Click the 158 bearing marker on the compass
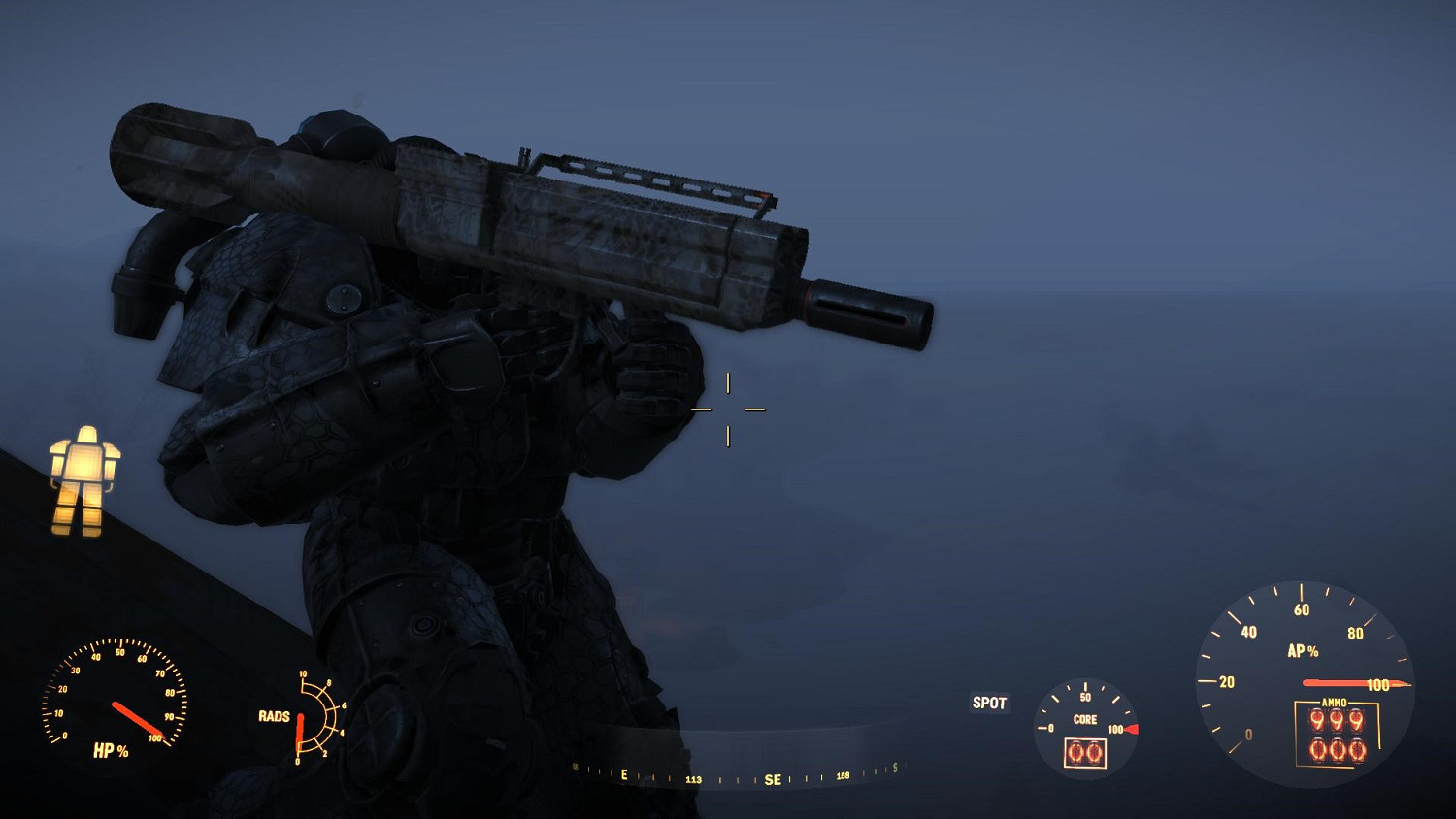 842,778
